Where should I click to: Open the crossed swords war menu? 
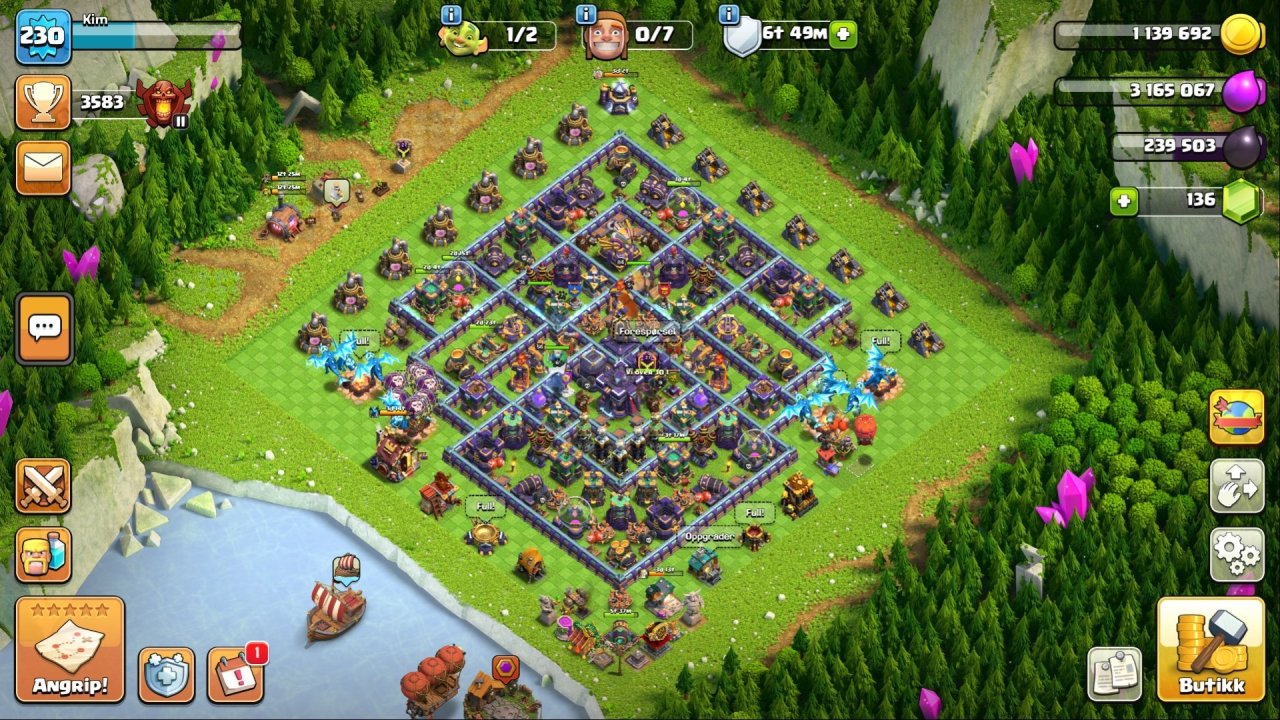pos(43,486)
